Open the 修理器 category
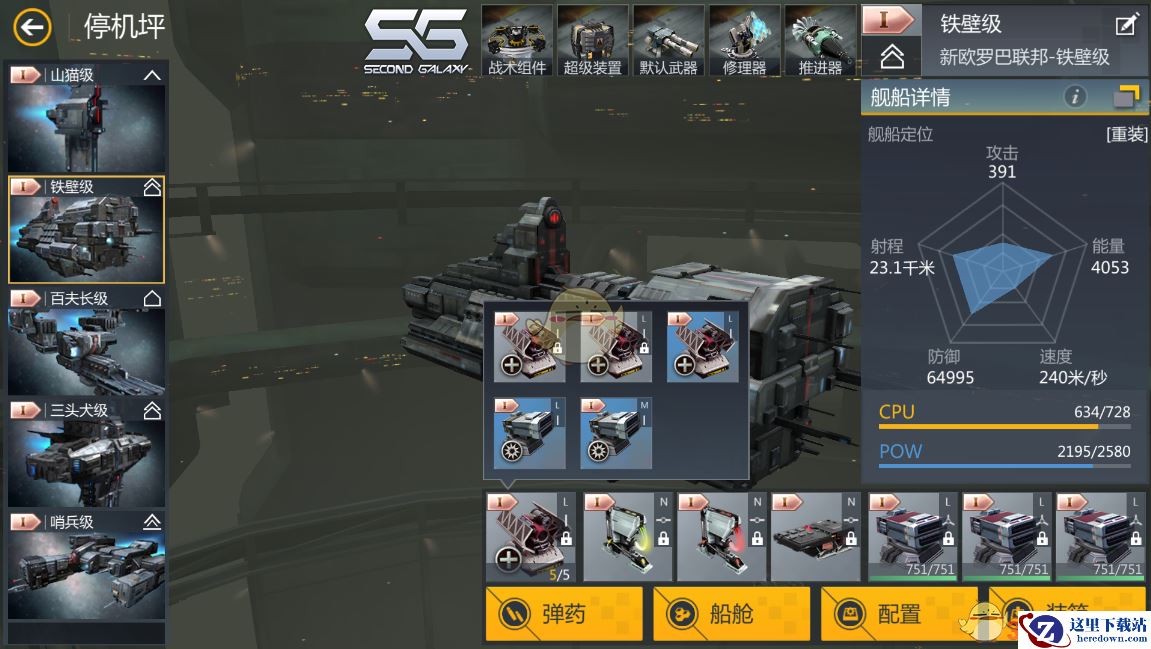Viewport: 1151px width, 649px height. coord(745,42)
